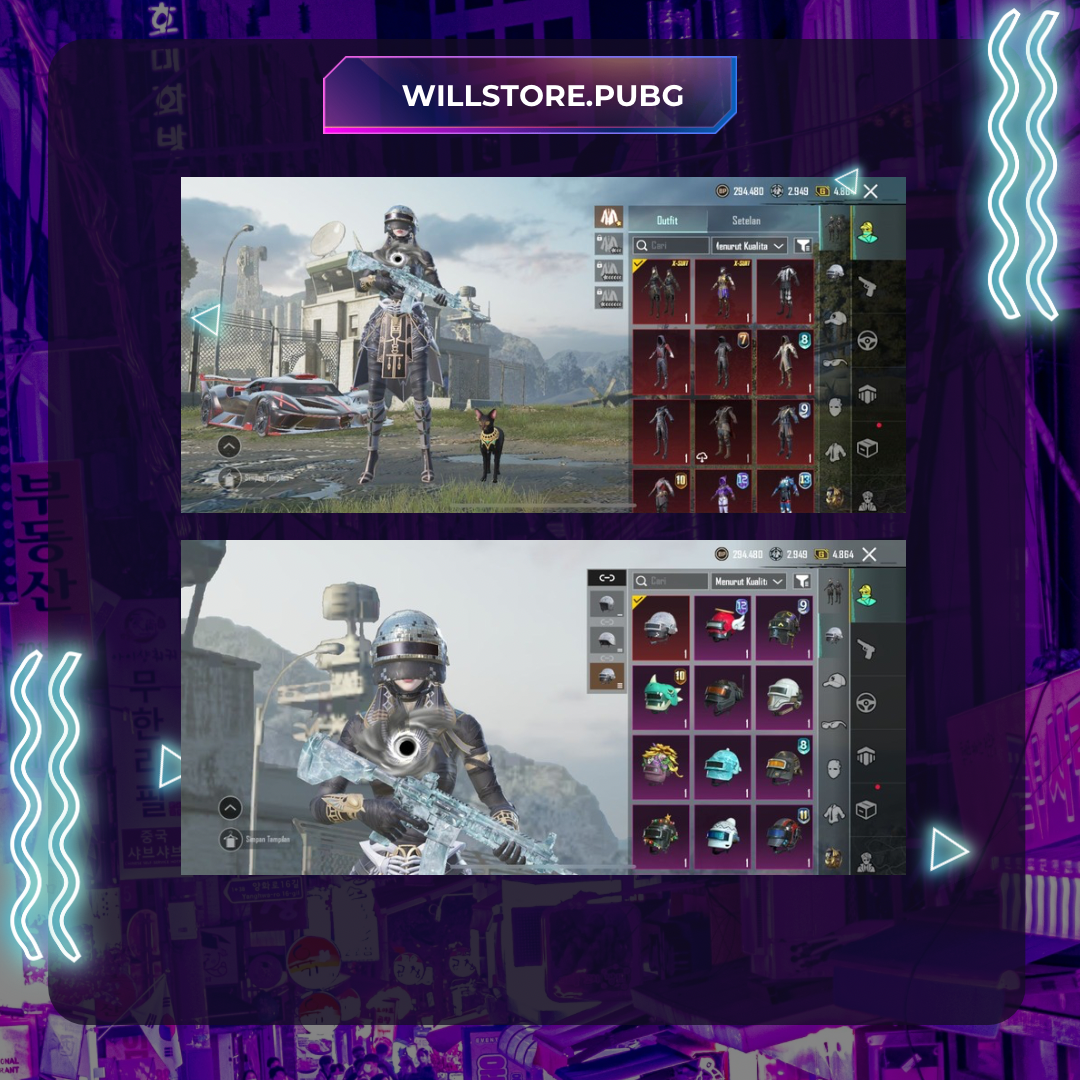Choose the light blue icy helmet
This screenshot has height=1080, width=1080.
[723, 768]
